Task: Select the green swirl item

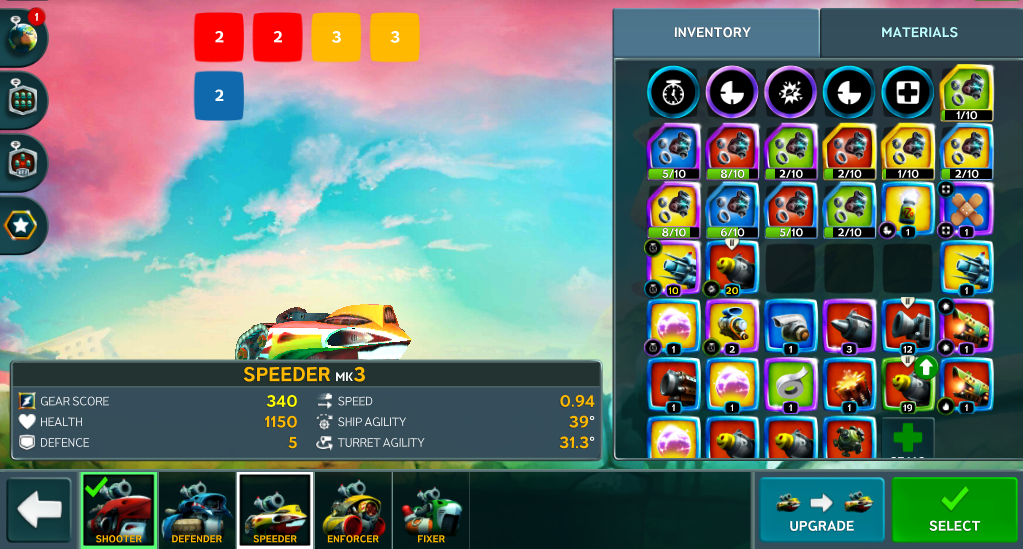Action: pos(790,385)
